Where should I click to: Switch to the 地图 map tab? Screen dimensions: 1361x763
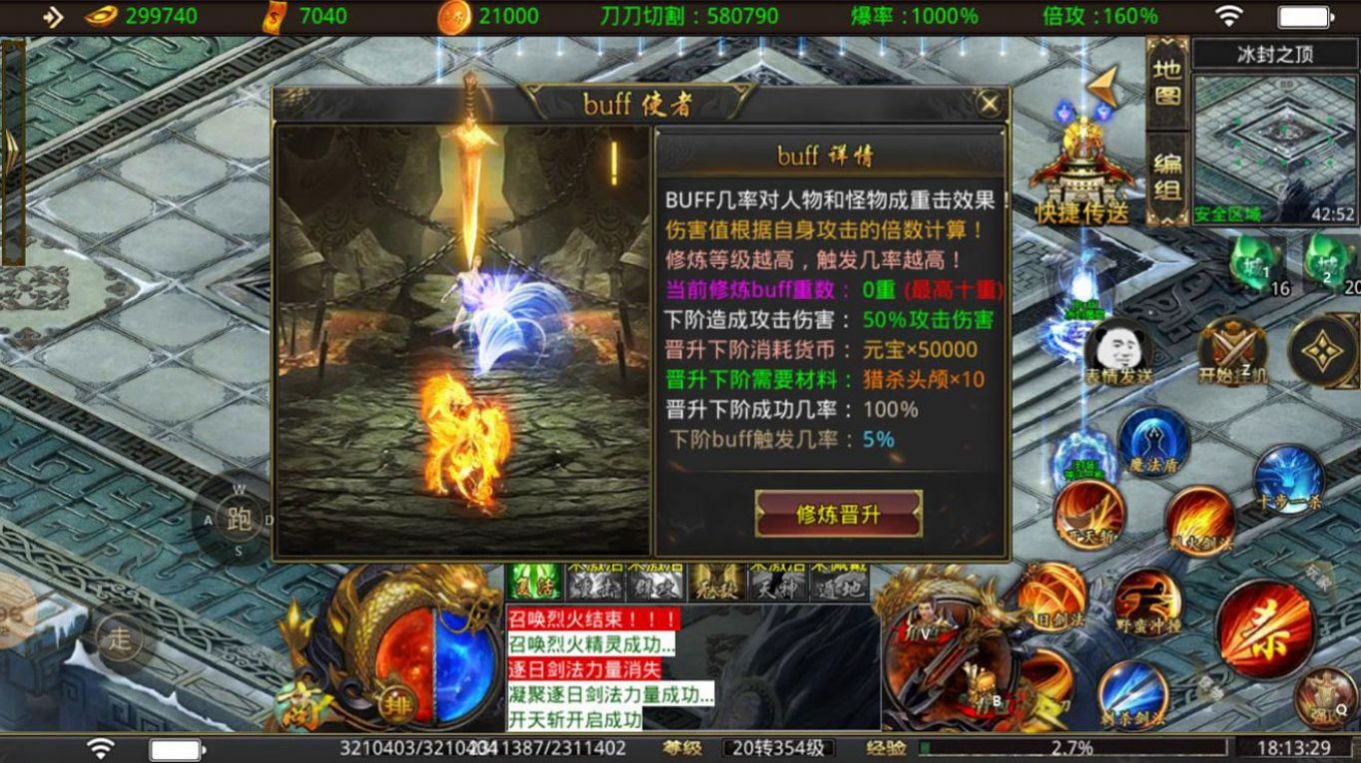point(1166,90)
